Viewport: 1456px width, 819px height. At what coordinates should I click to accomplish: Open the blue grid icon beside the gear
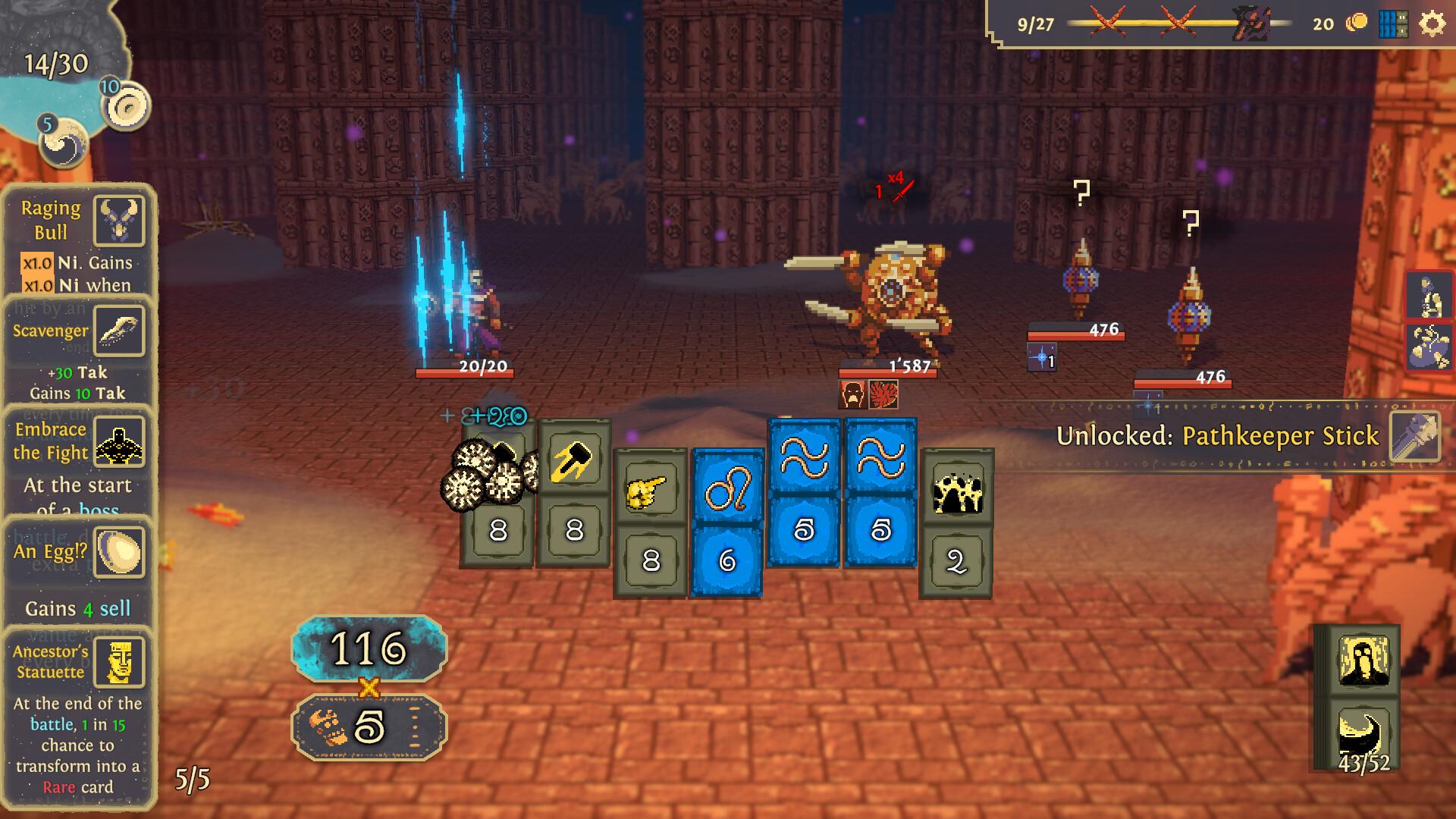1393,24
